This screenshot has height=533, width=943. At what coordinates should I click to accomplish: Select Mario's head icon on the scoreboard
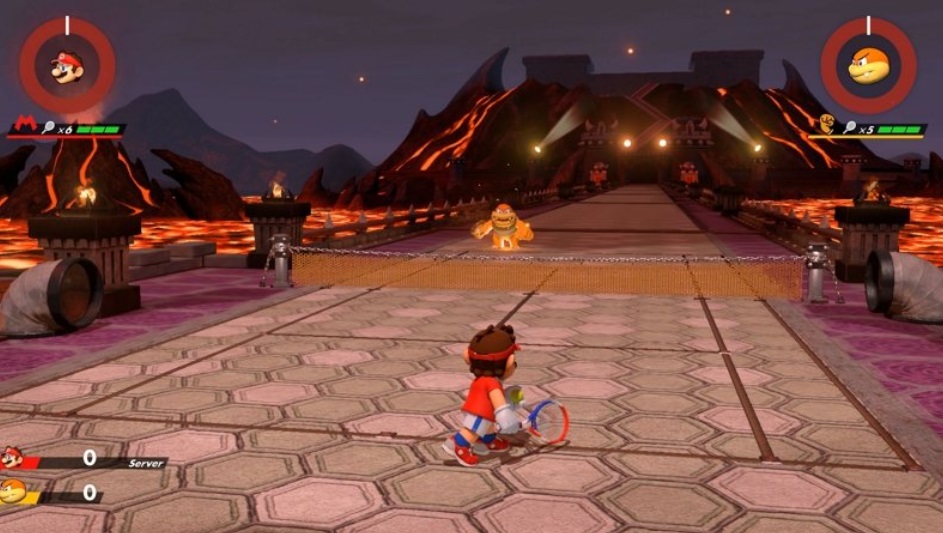point(12,458)
